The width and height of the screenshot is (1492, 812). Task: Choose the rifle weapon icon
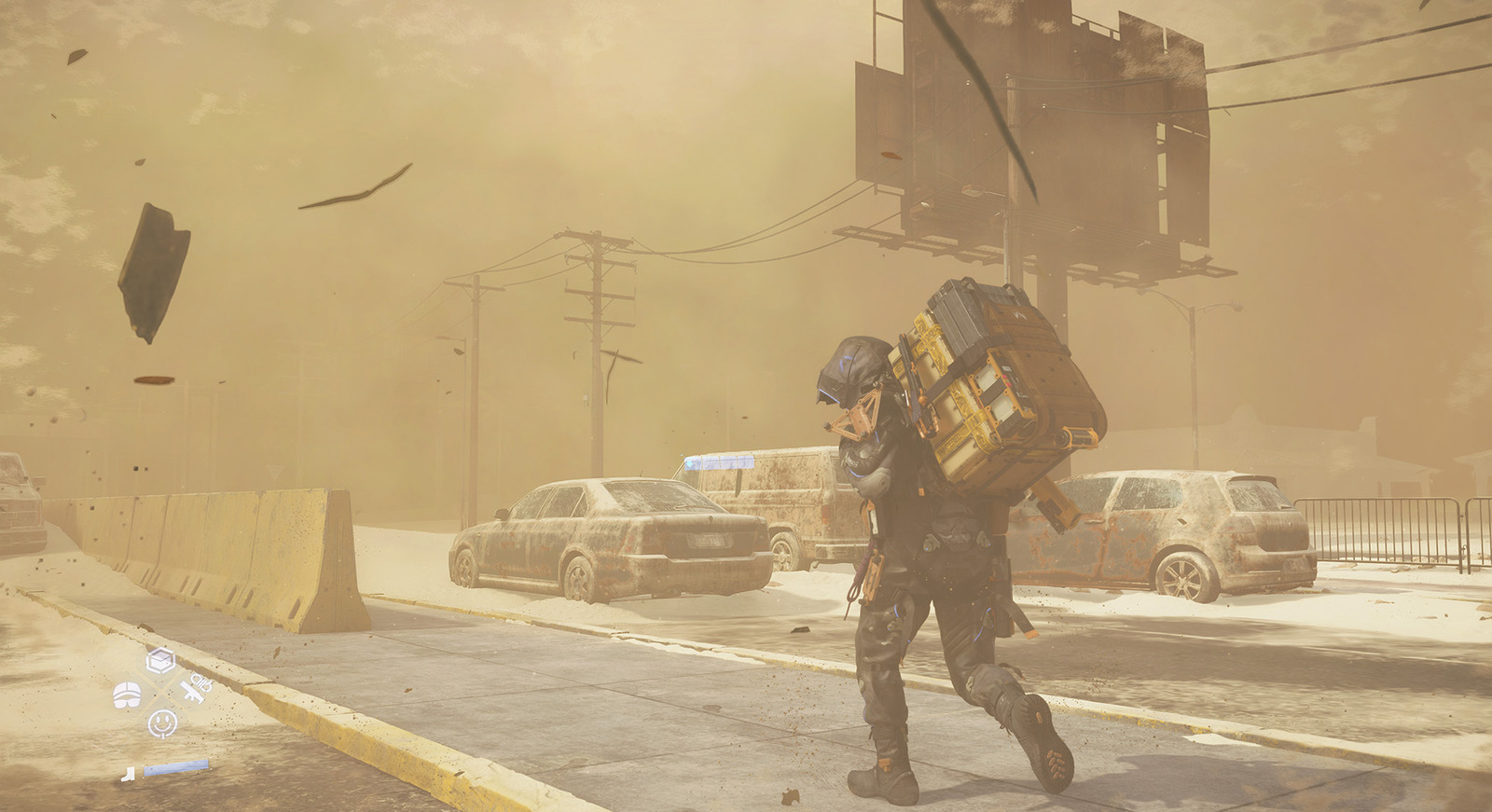click(x=197, y=690)
